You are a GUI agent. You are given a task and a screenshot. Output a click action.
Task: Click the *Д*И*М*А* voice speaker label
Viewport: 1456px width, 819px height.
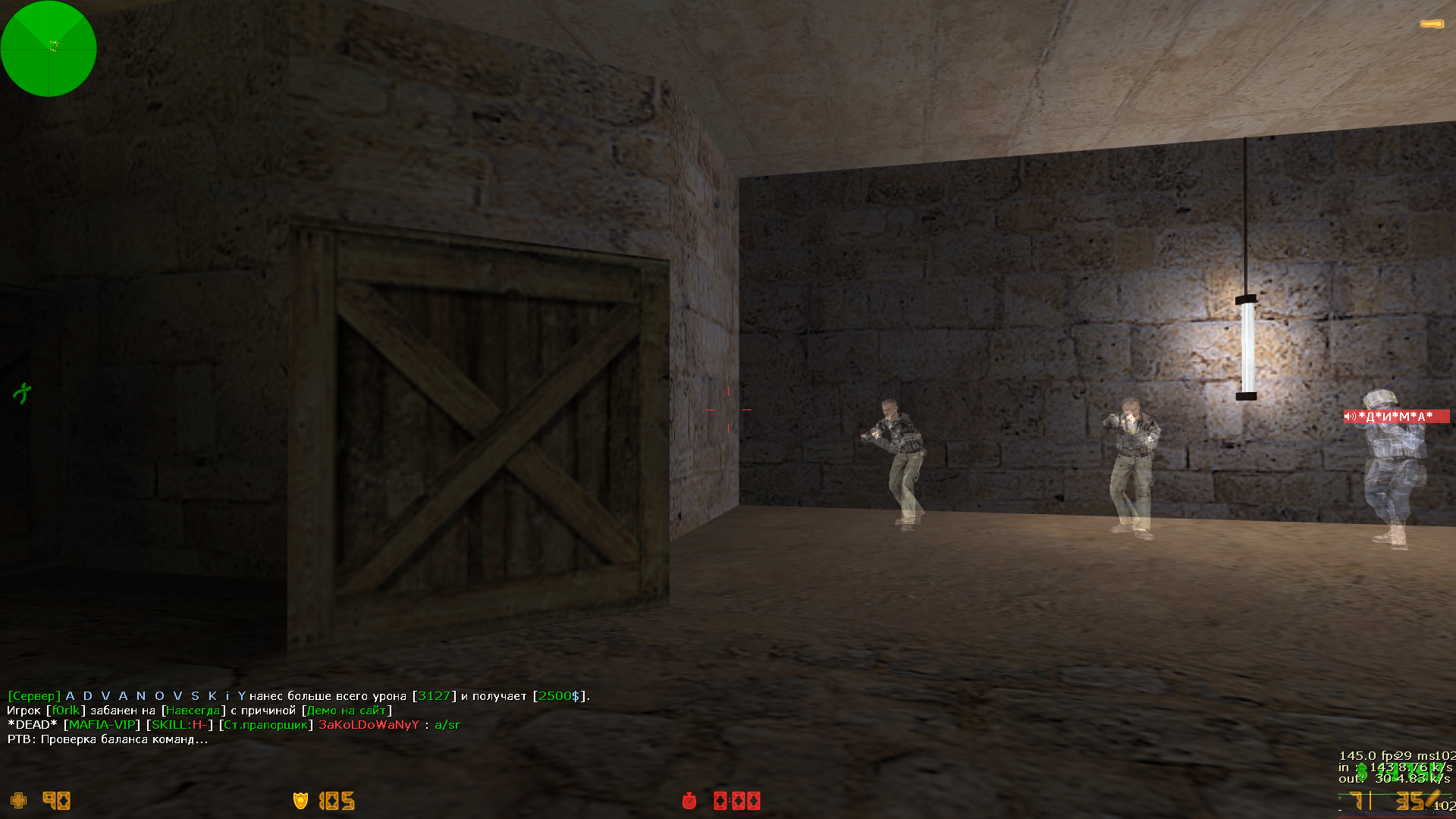click(1395, 416)
